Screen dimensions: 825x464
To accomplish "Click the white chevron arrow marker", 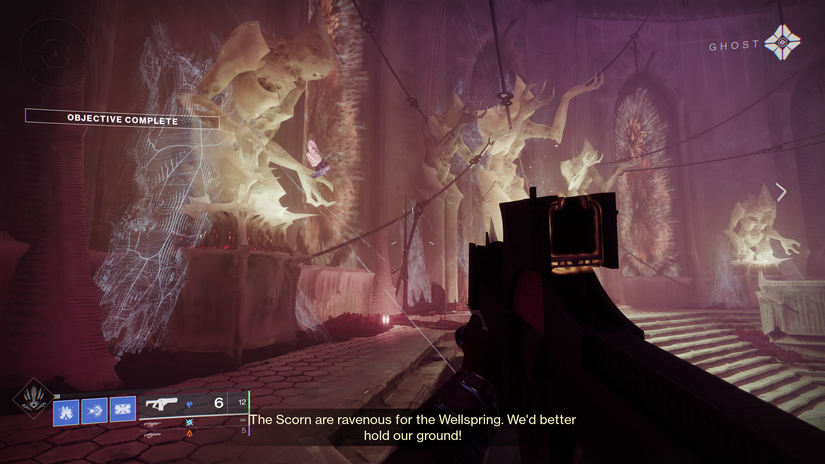I will (781, 191).
